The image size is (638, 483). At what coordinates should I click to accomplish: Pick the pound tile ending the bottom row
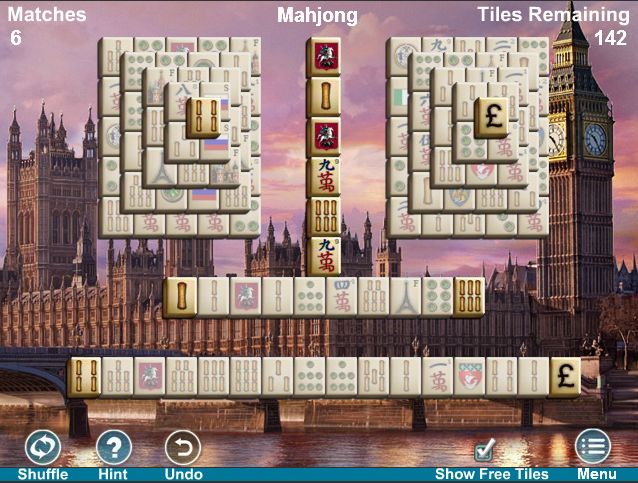pos(564,377)
